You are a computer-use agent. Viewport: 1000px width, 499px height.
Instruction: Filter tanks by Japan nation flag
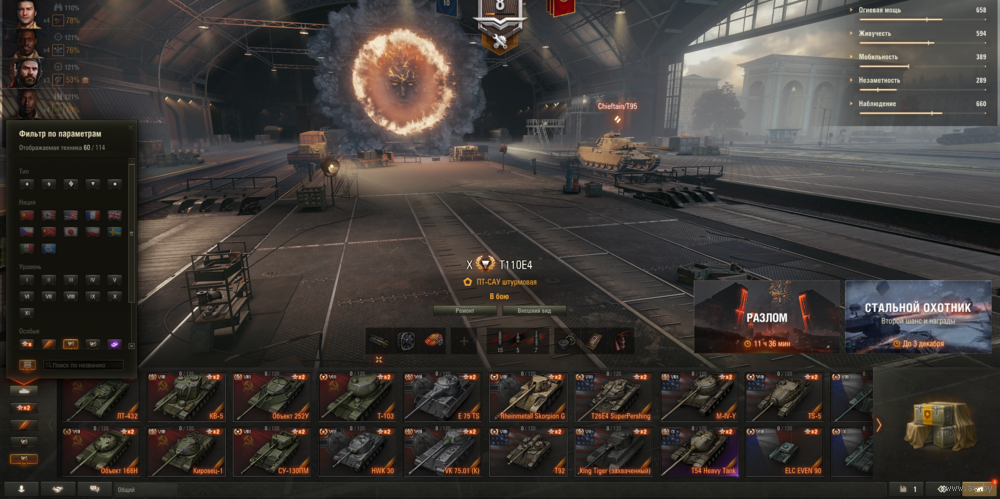(x=70, y=231)
